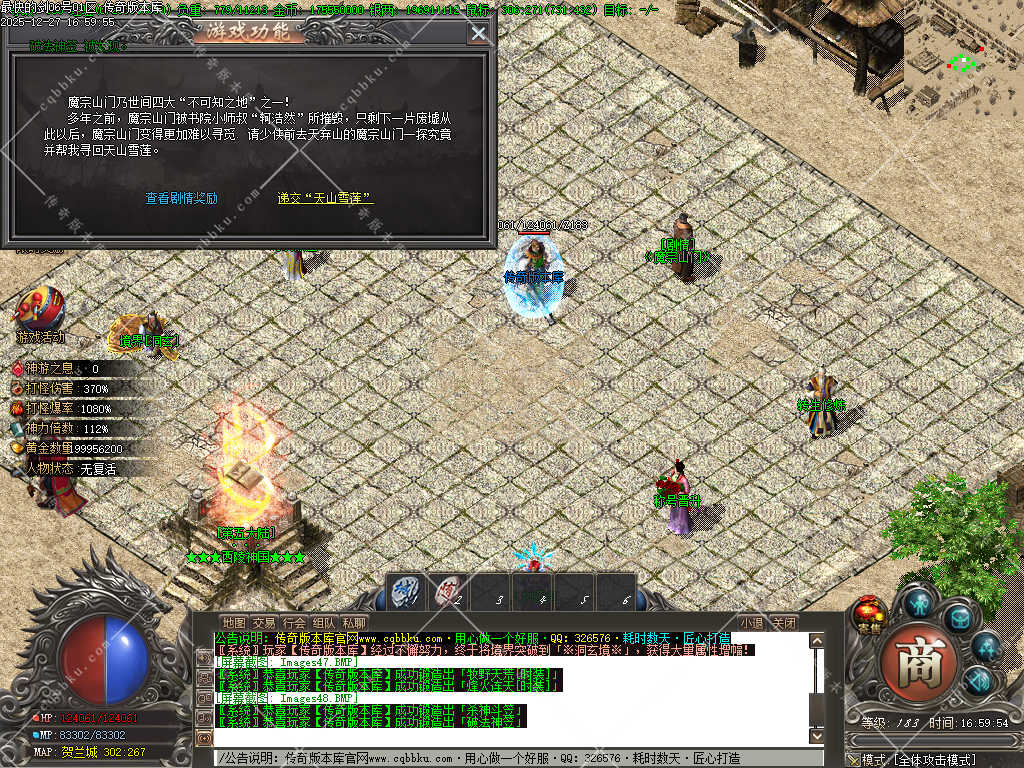Choose 查看剧情奖励 dialogue option
This screenshot has width=1024, height=768.
[x=181, y=198]
